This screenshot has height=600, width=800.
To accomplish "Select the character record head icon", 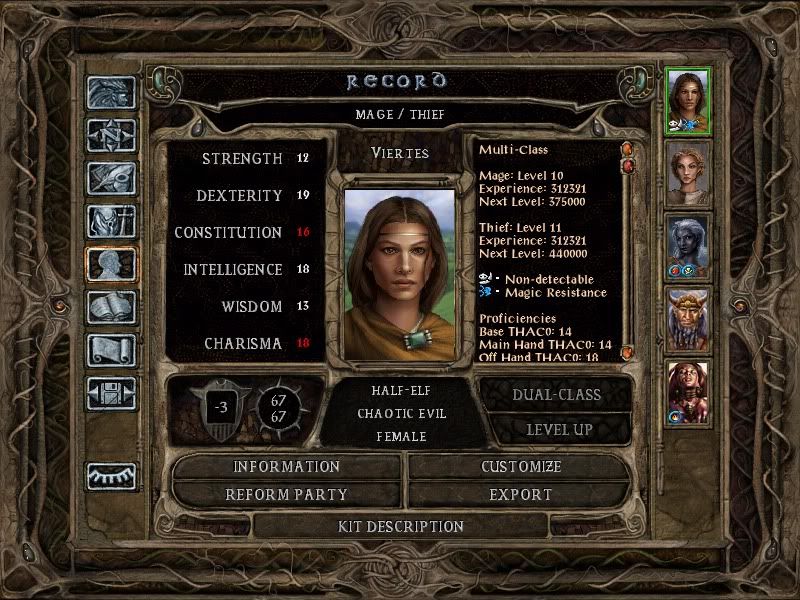I will pyautogui.click(x=111, y=264).
